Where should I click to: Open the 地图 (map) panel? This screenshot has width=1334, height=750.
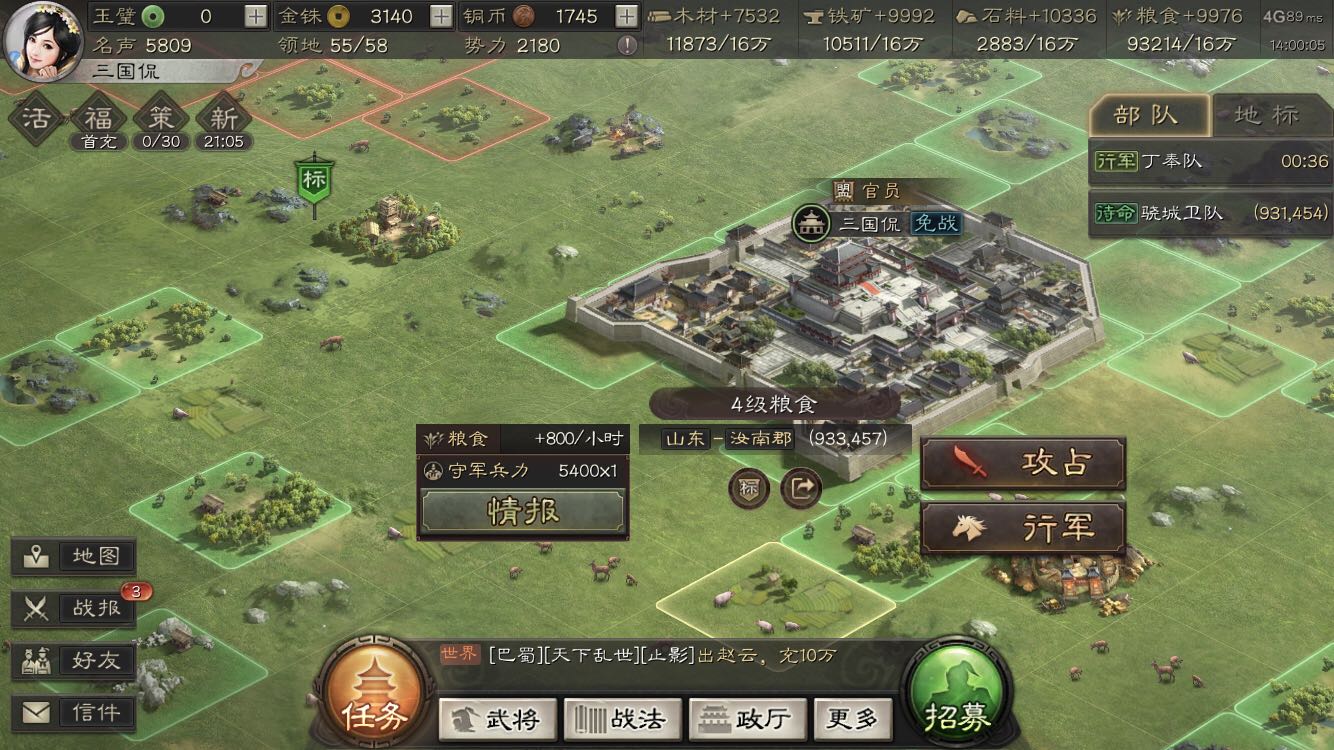[x=73, y=556]
